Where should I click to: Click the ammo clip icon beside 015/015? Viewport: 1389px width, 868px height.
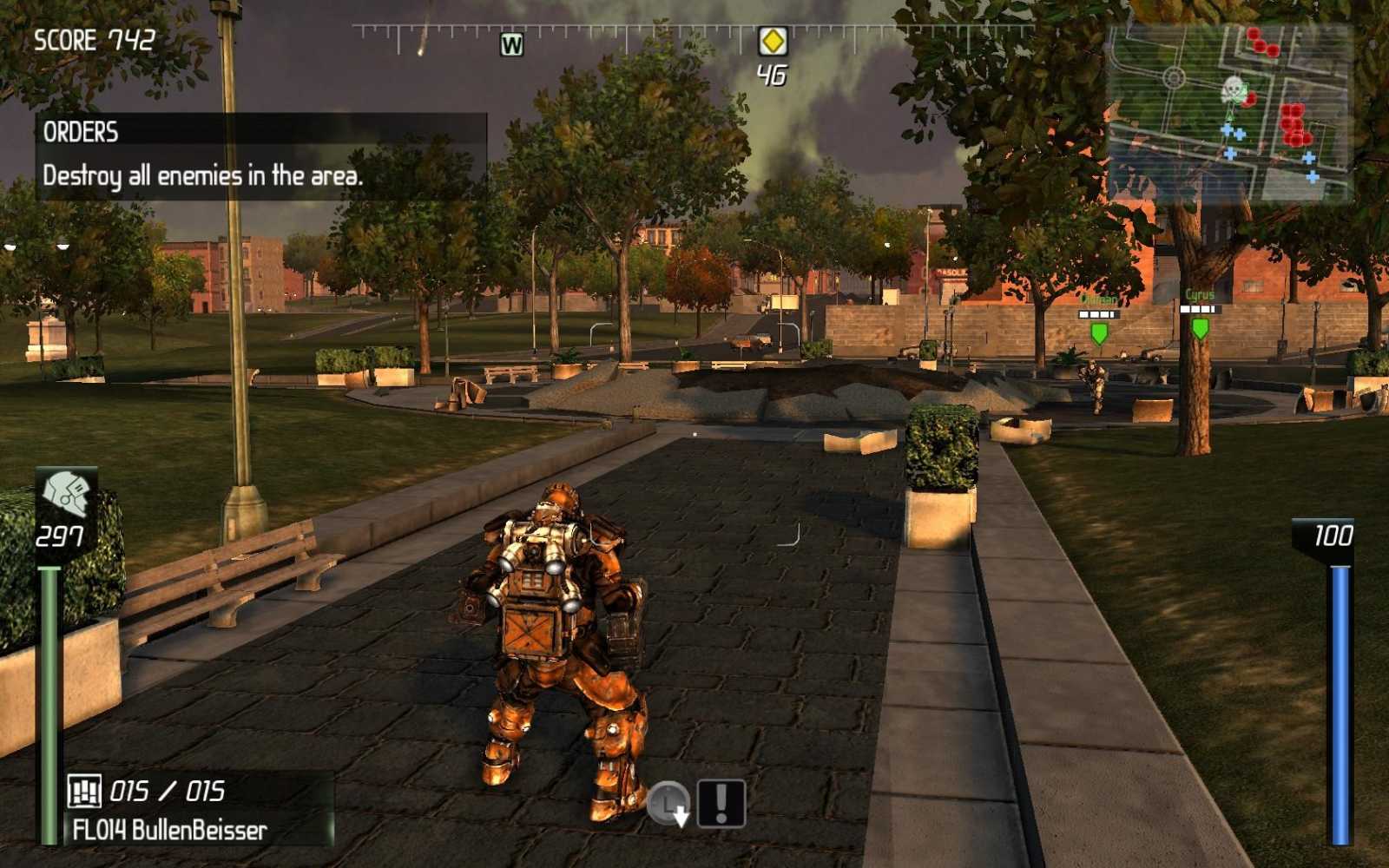(x=84, y=791)
